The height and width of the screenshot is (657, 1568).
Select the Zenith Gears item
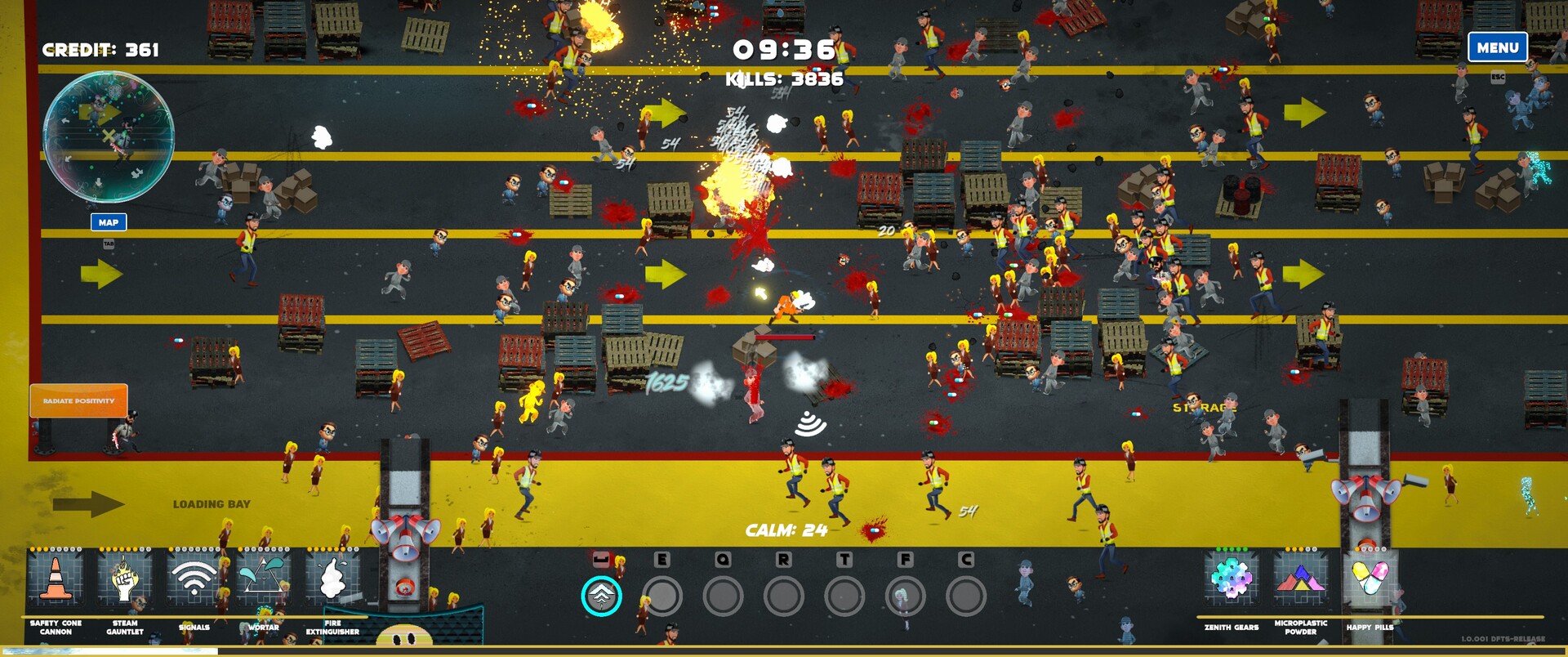click(x=1232, y=579)
